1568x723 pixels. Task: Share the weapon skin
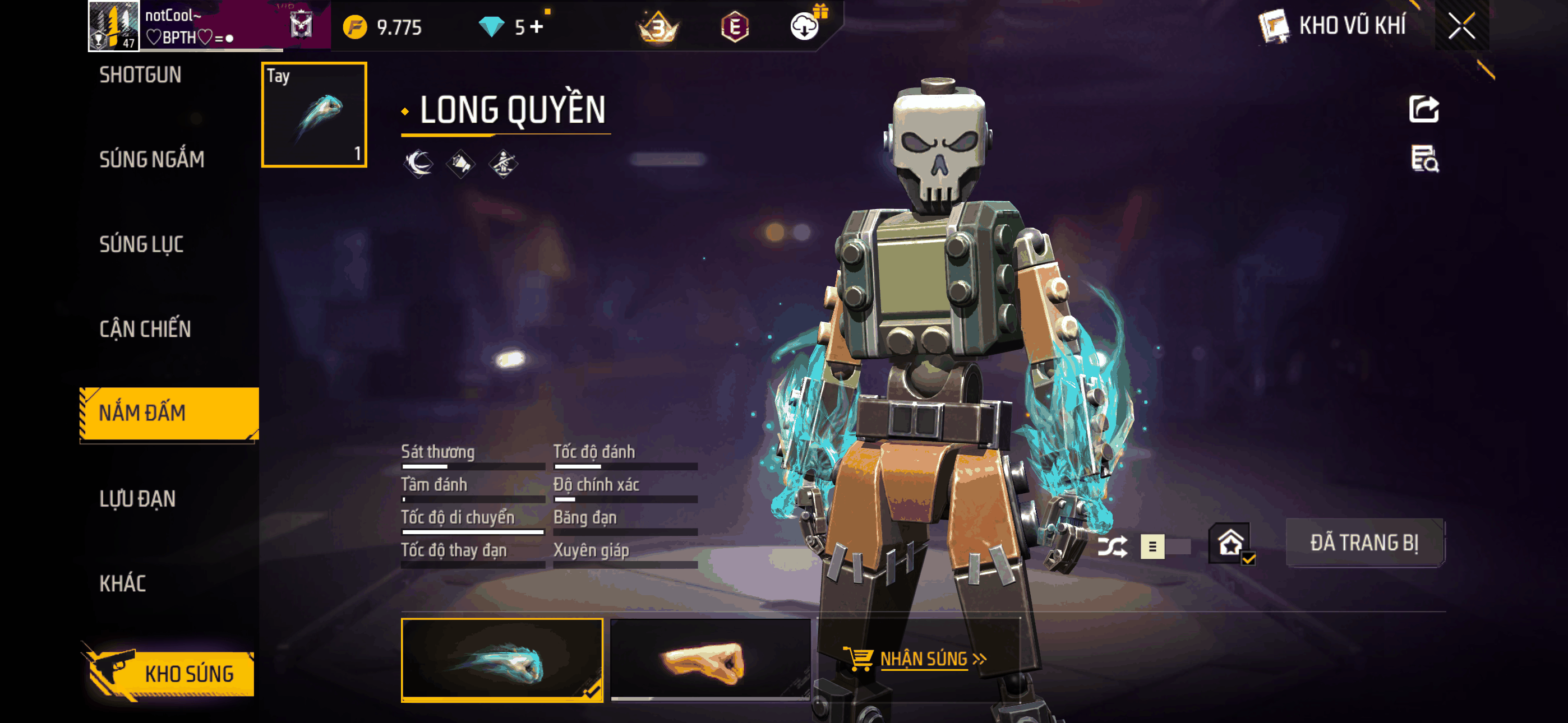pyautogui.click(x=1423, y=109)
